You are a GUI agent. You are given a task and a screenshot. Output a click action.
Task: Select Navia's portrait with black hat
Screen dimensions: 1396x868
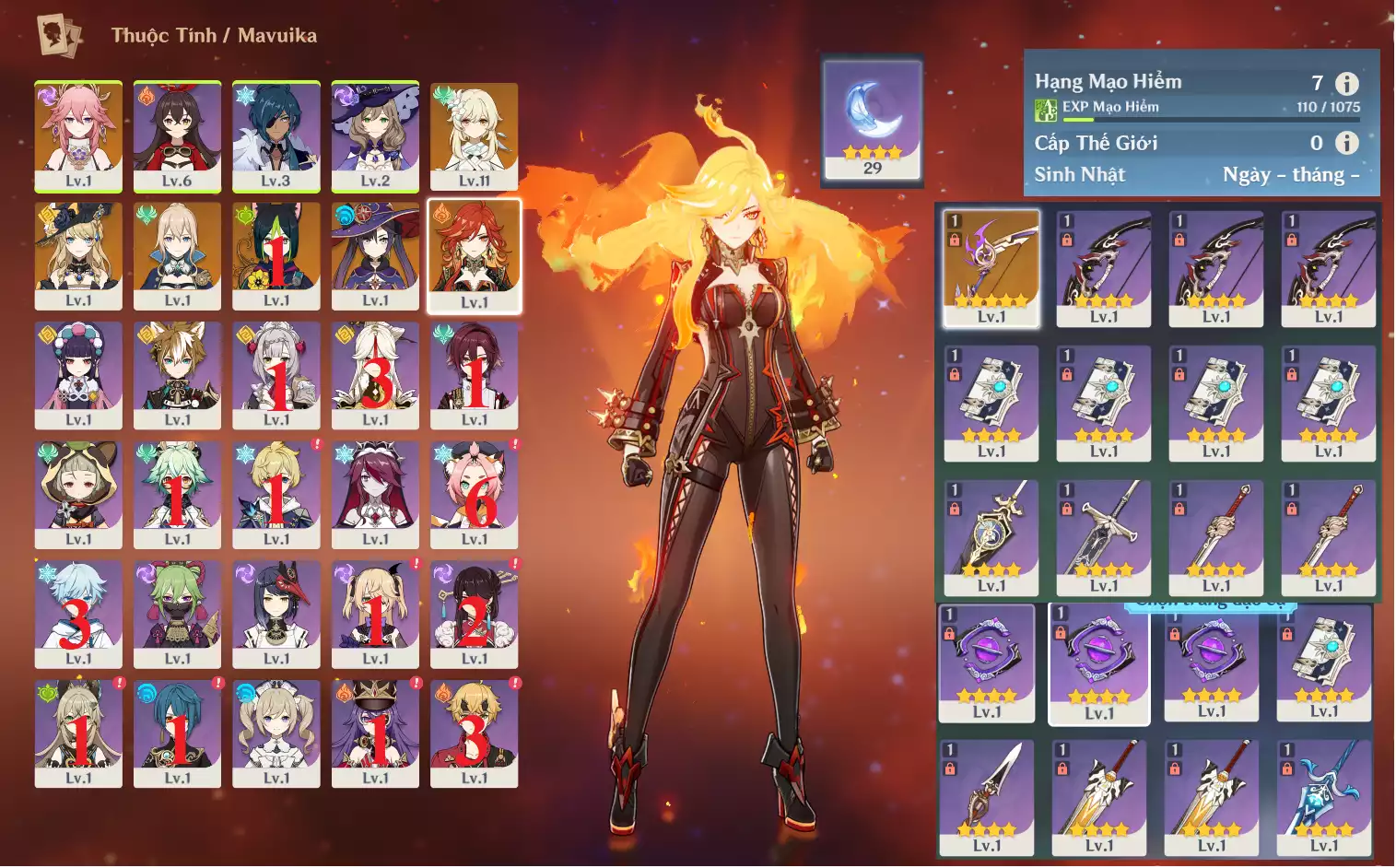coord(78,255)
